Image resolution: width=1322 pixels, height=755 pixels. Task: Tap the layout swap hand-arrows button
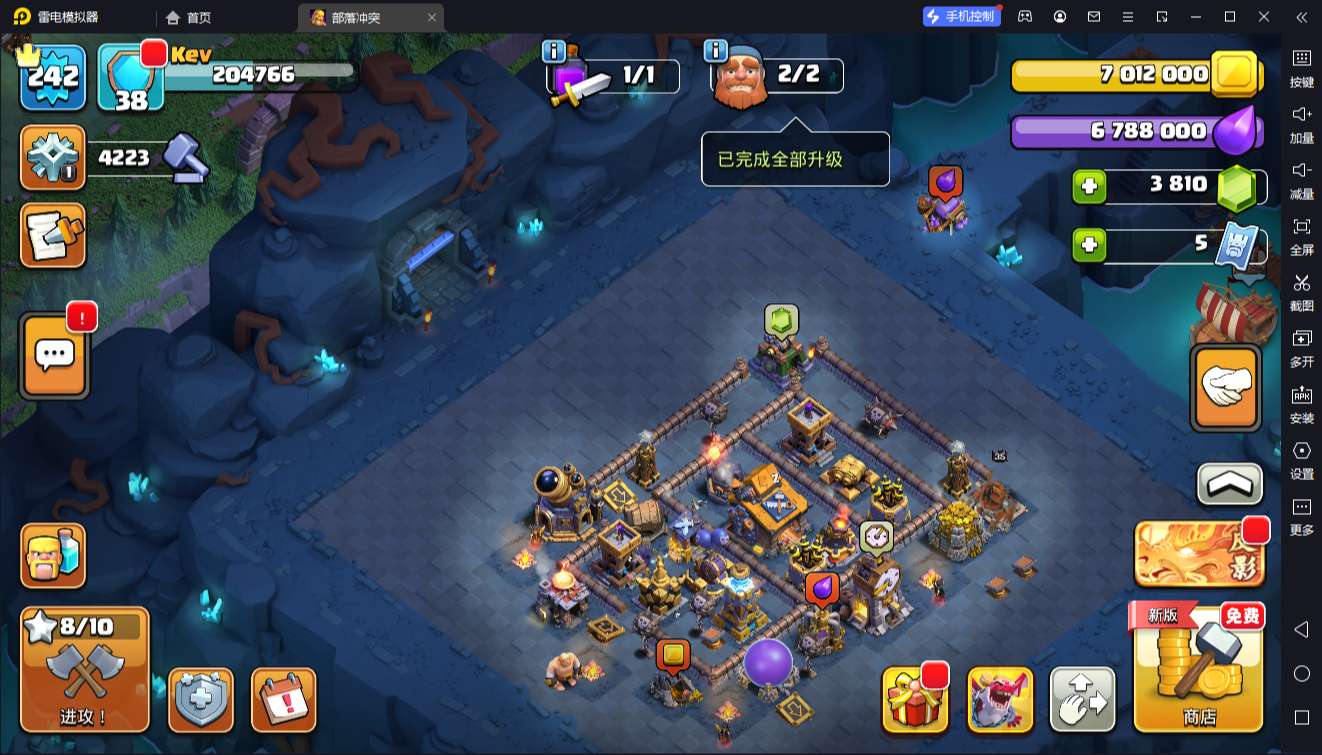1083,699
